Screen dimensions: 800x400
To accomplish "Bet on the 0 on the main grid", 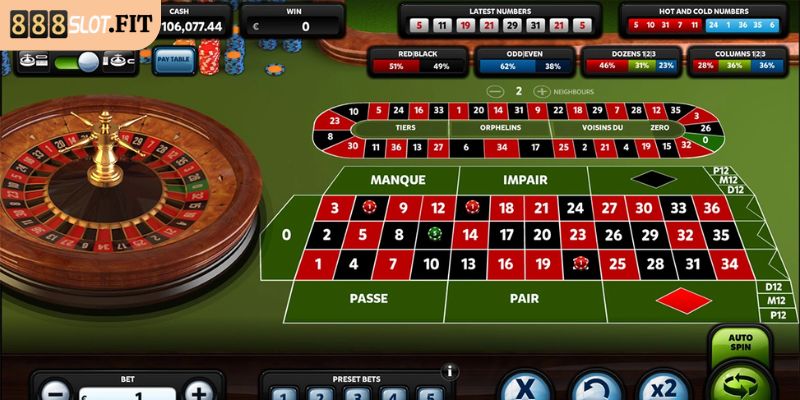I will pyautogui.click(x=287, y=236).
